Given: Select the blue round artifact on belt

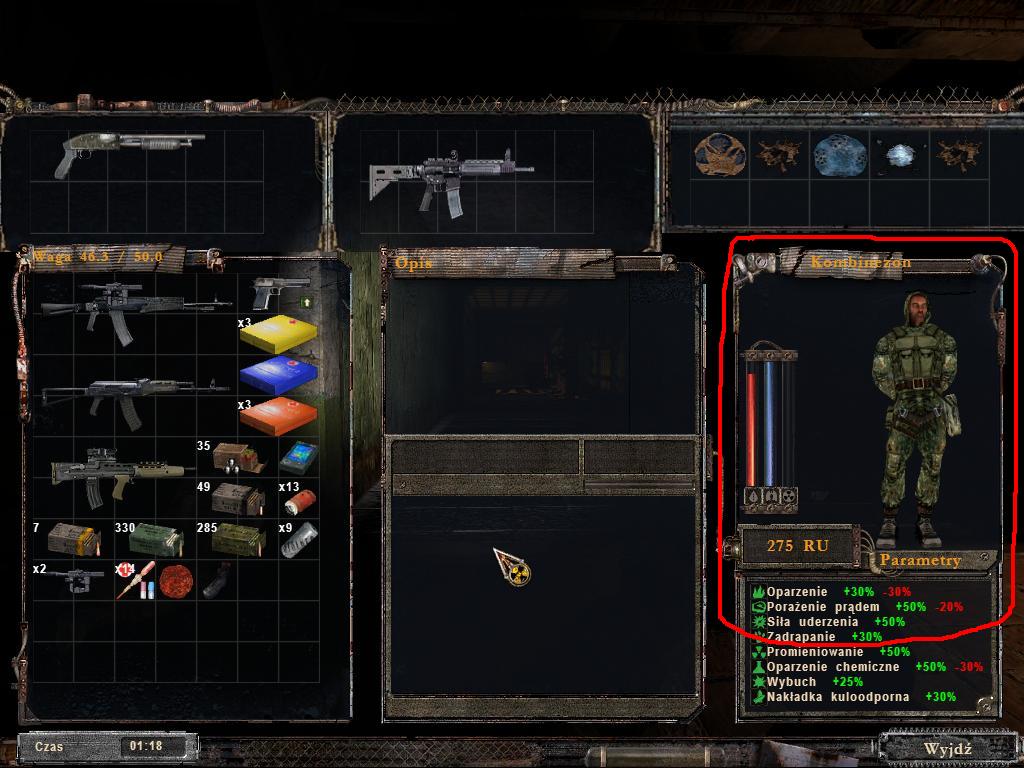Looking at the screenshot, I should point(833,156).
